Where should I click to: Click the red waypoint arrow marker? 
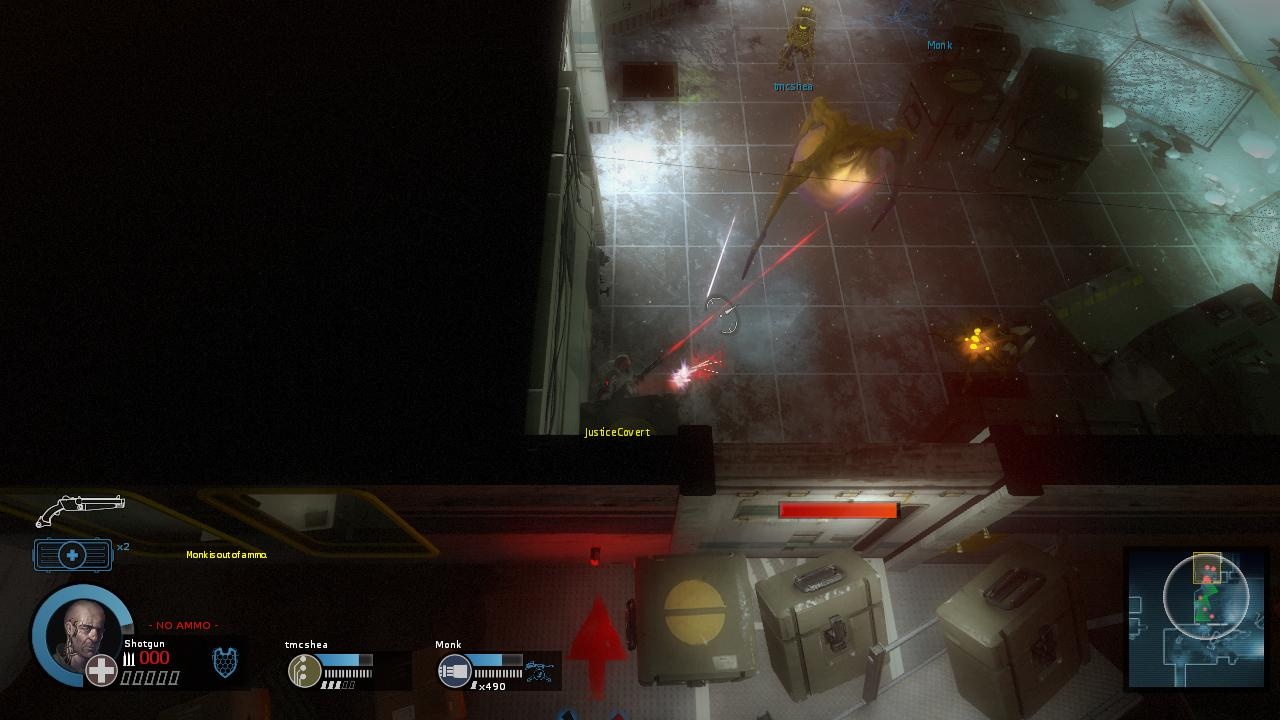pos(598,640)
